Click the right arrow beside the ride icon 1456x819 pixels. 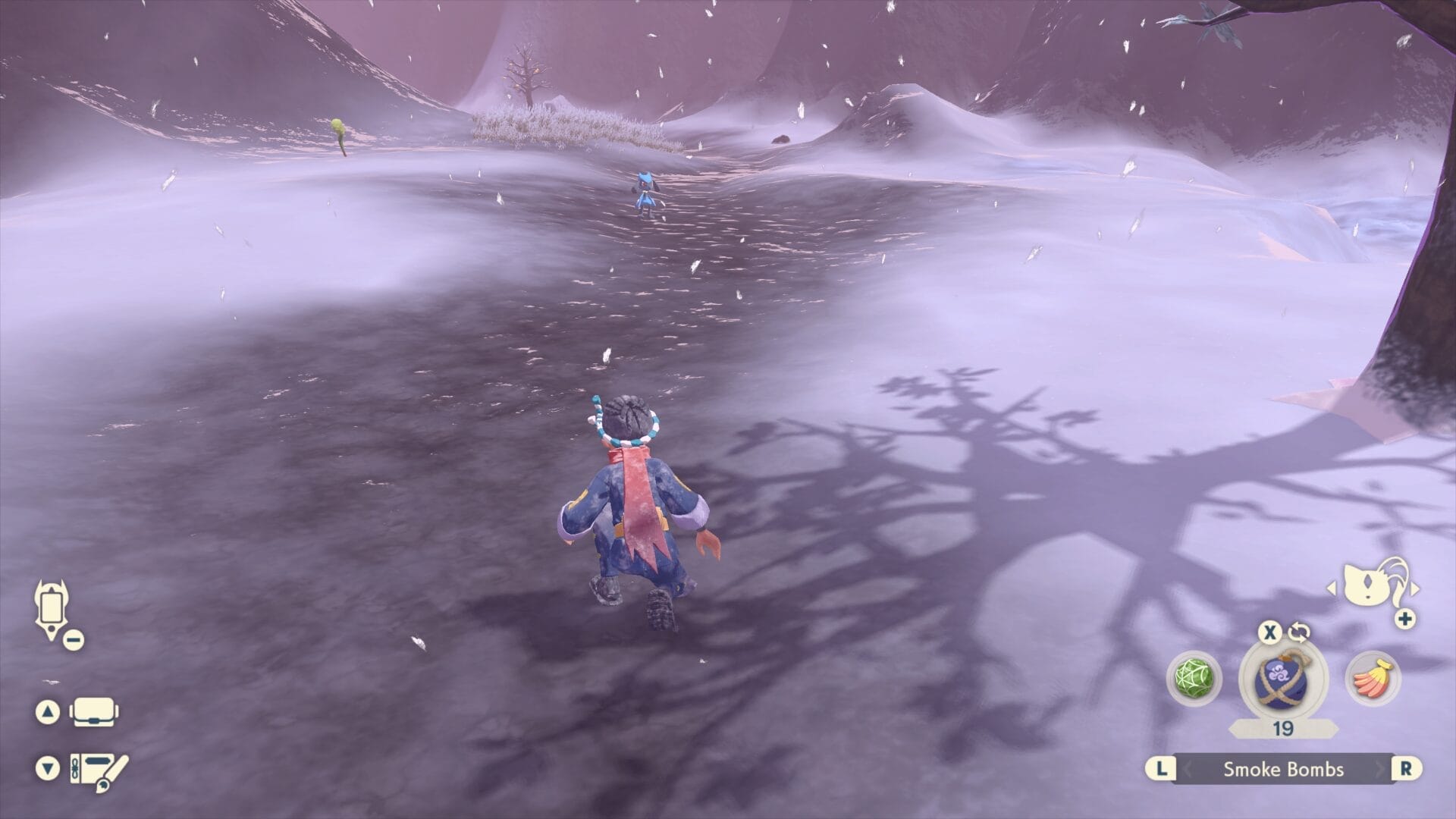pos(1415,588)
